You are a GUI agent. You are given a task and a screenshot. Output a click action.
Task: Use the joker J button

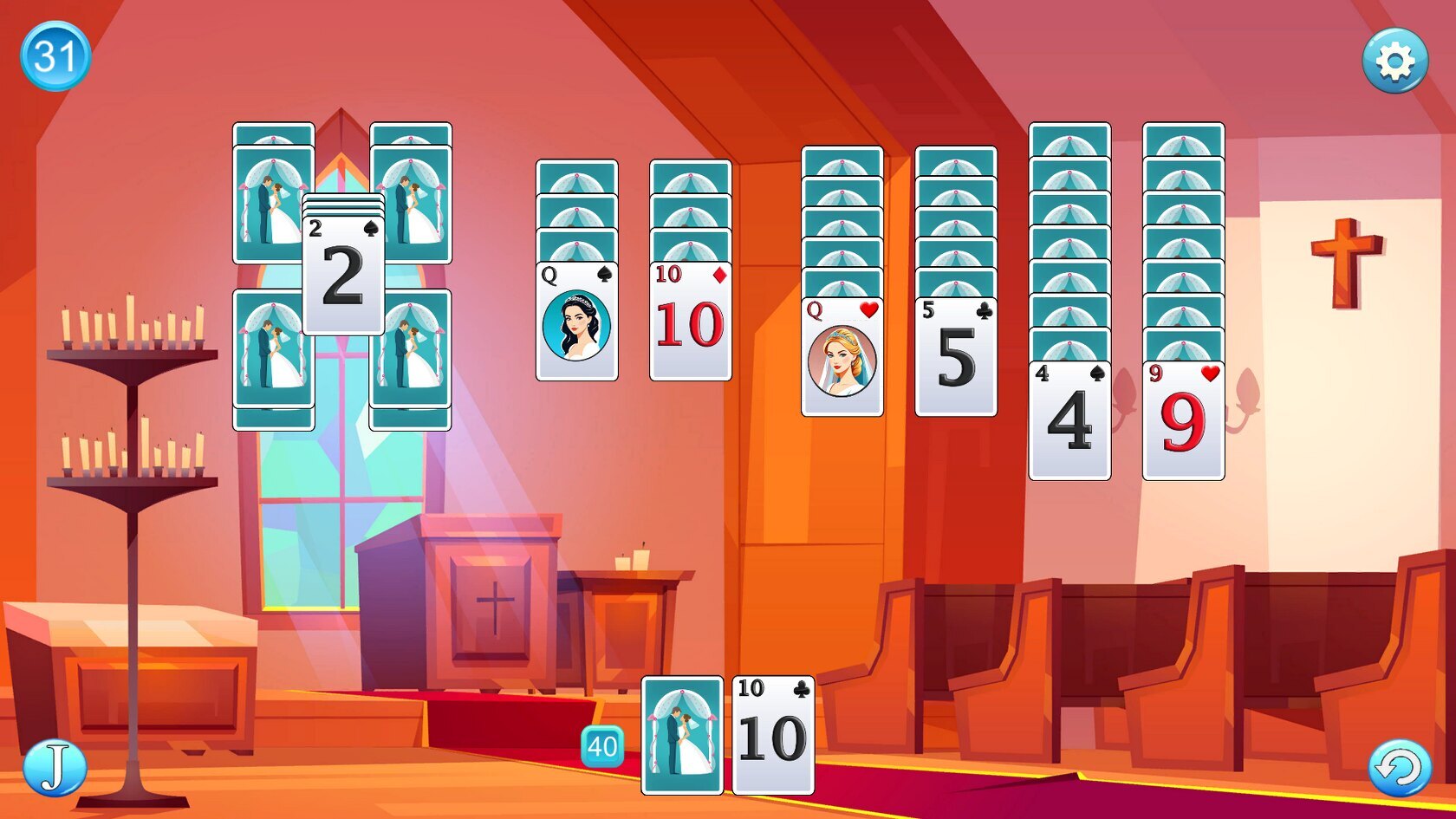tap(54, 768)
